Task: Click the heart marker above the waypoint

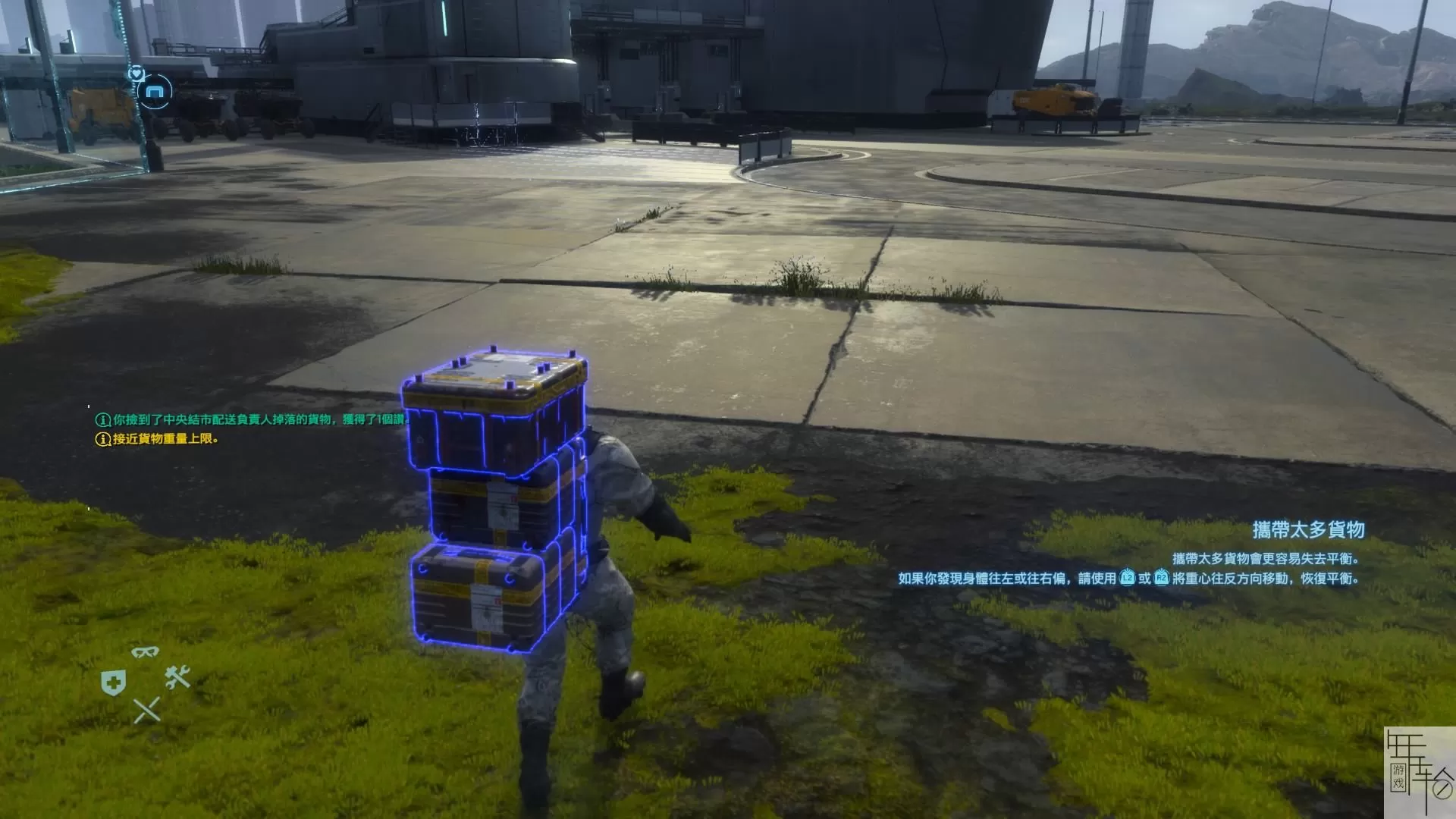Action: point(136,73)
